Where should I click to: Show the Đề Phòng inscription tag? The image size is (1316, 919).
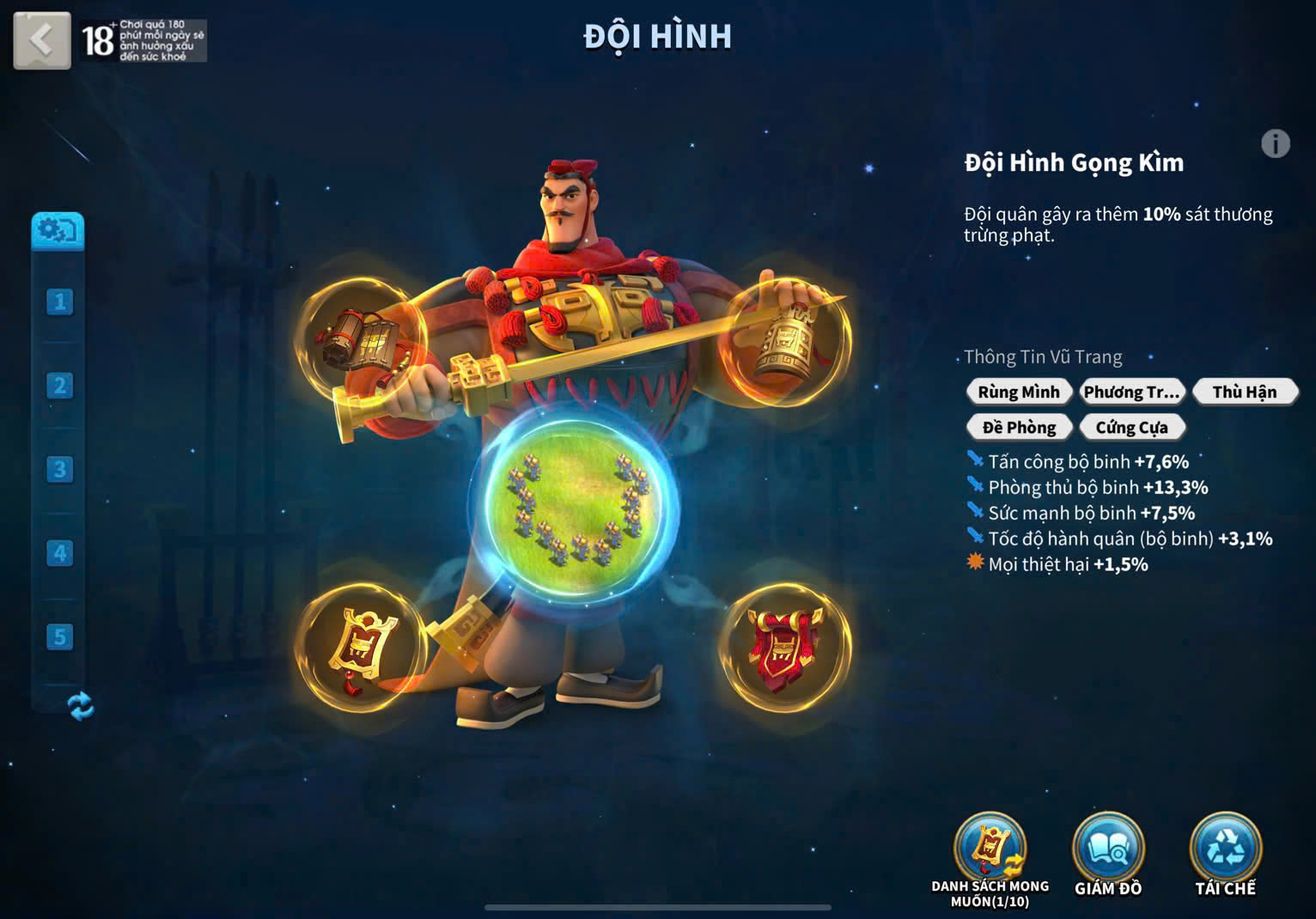(1019, 427)
